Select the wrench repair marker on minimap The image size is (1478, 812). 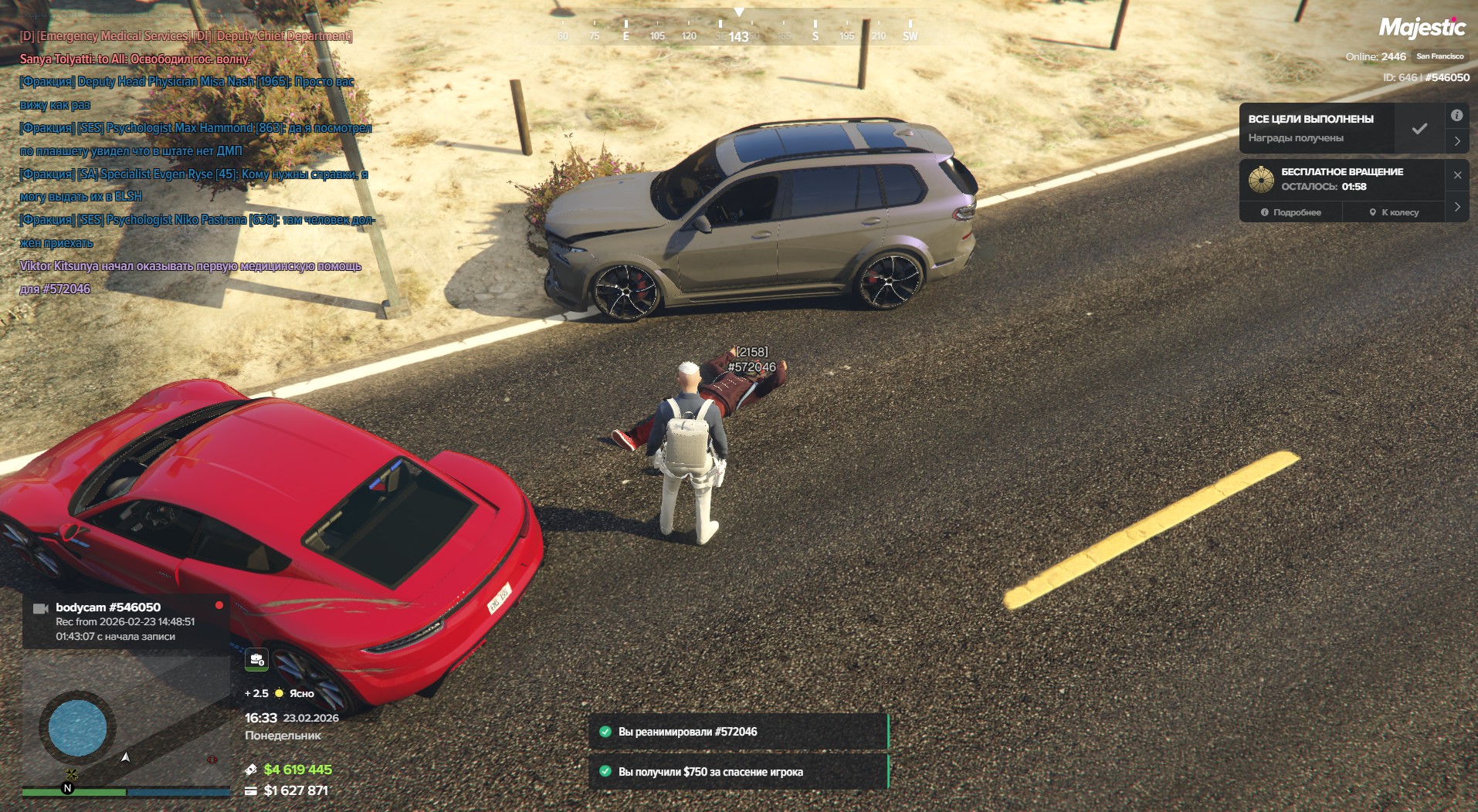72,774
